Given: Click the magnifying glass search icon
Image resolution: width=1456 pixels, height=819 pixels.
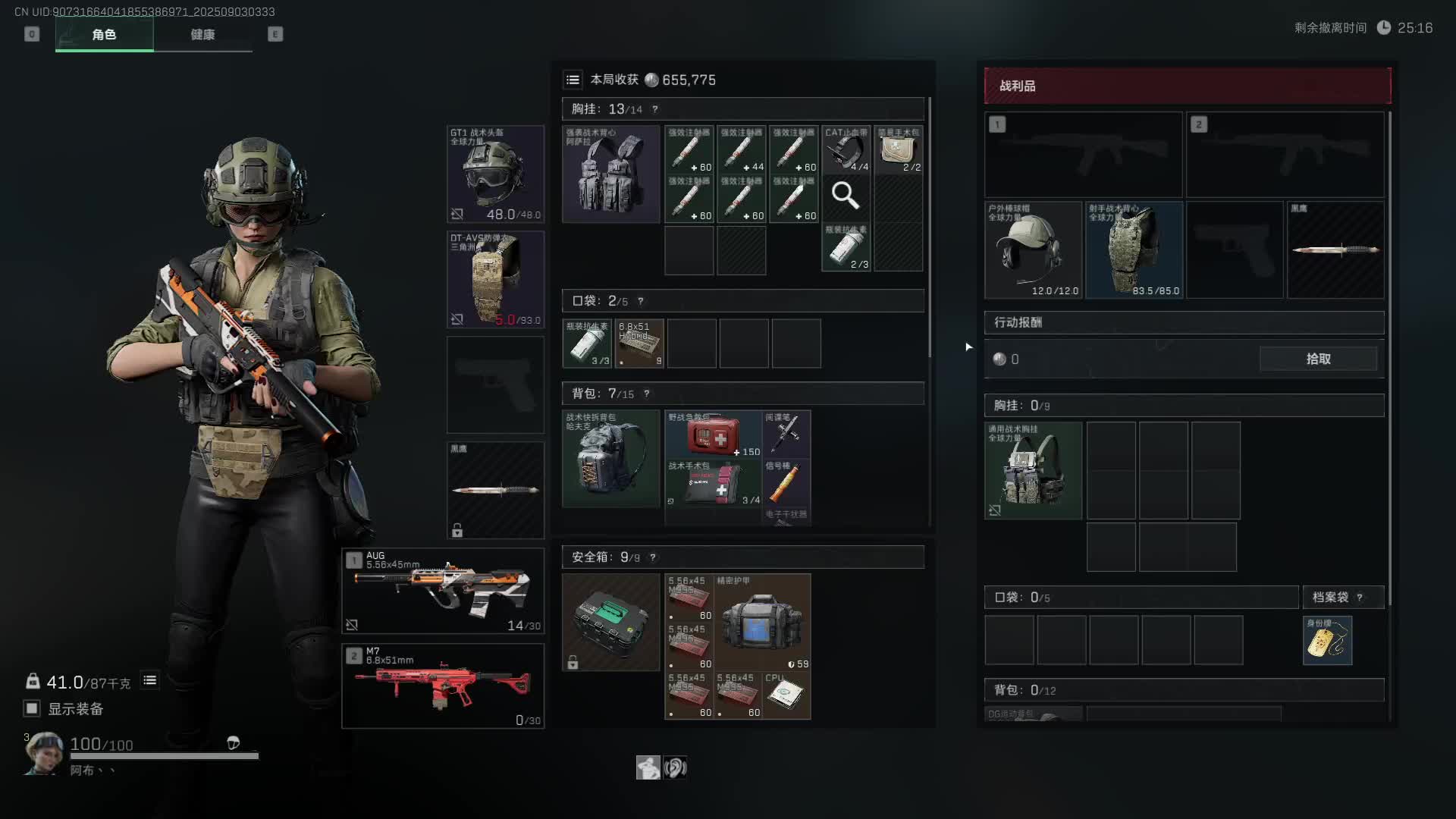Looking at the screenshot, I should point(846,196).
